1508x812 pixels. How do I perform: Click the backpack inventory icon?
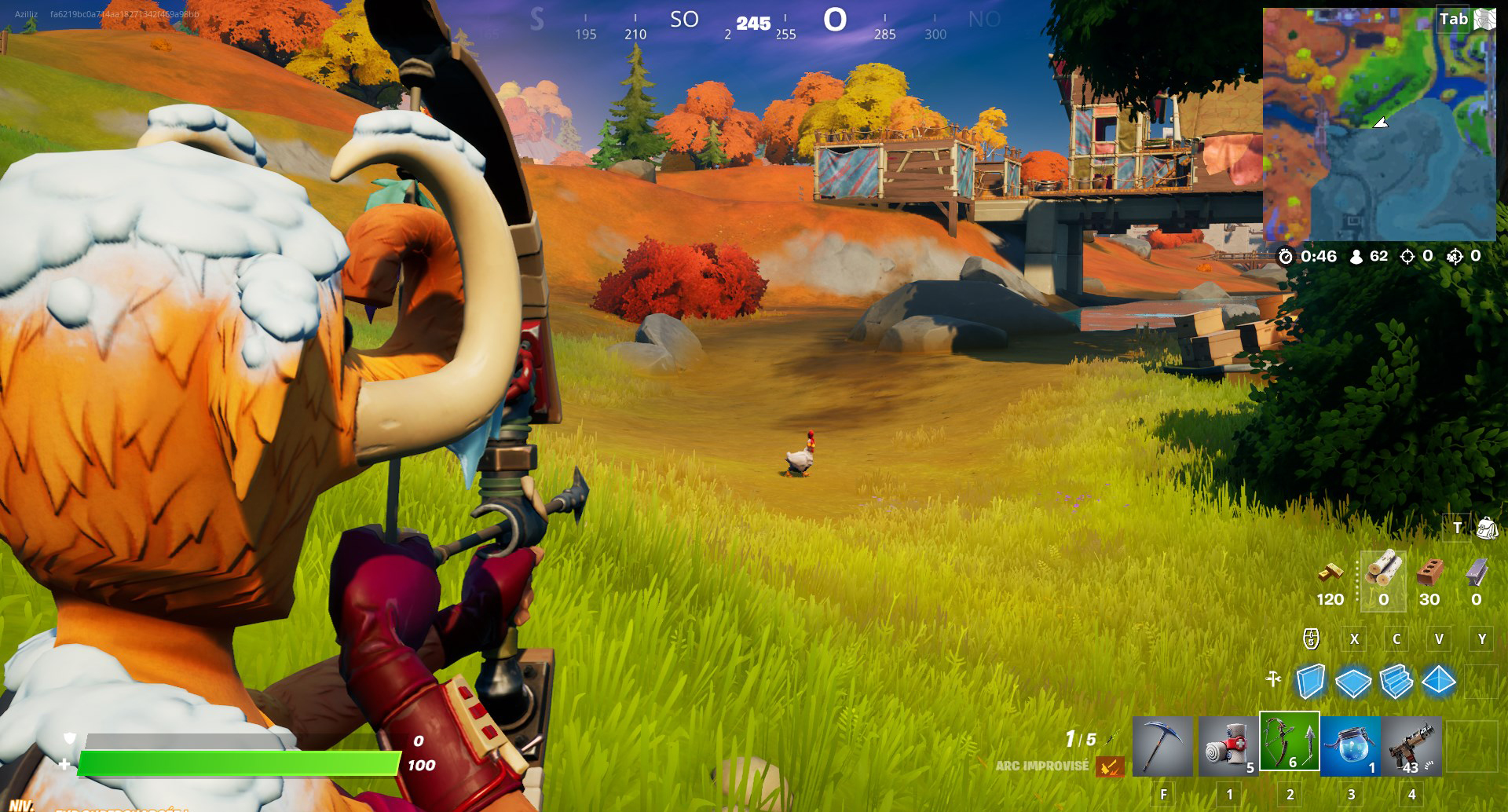(x=1487, y=529)
